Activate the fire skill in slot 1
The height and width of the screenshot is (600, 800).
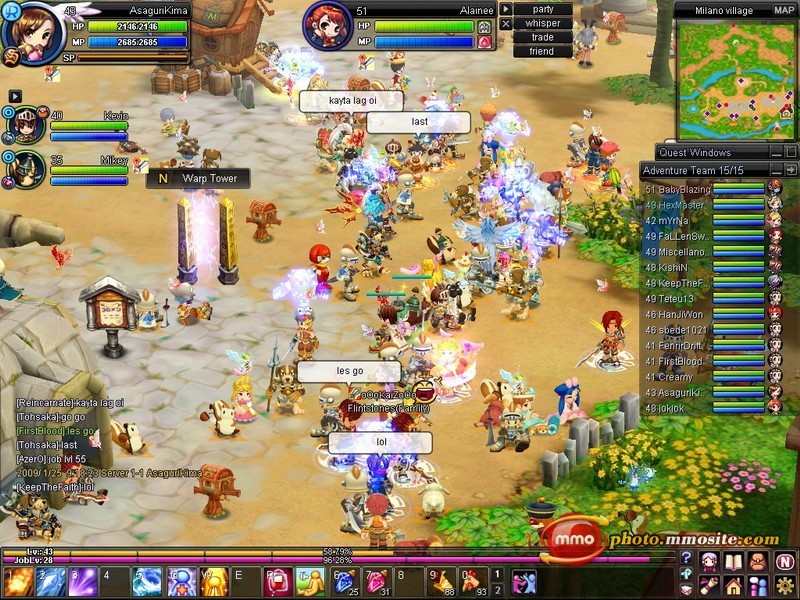pos(17,580)
